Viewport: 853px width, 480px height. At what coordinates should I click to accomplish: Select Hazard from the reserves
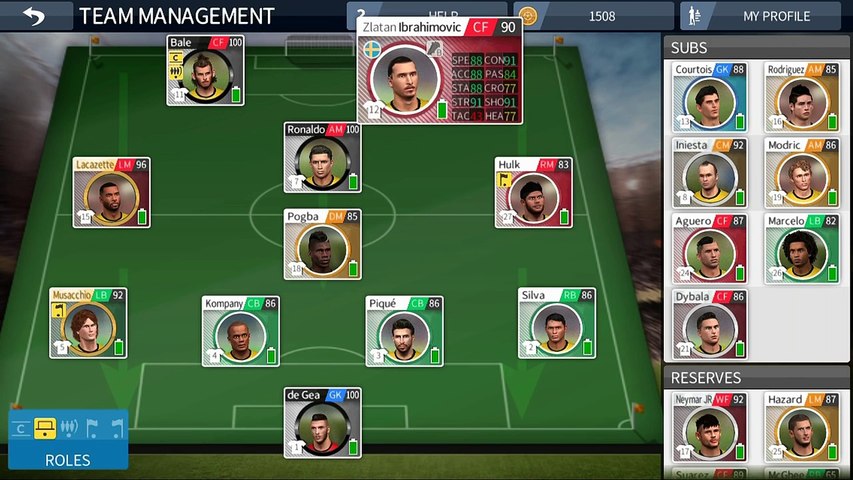(x=802, y=426)
